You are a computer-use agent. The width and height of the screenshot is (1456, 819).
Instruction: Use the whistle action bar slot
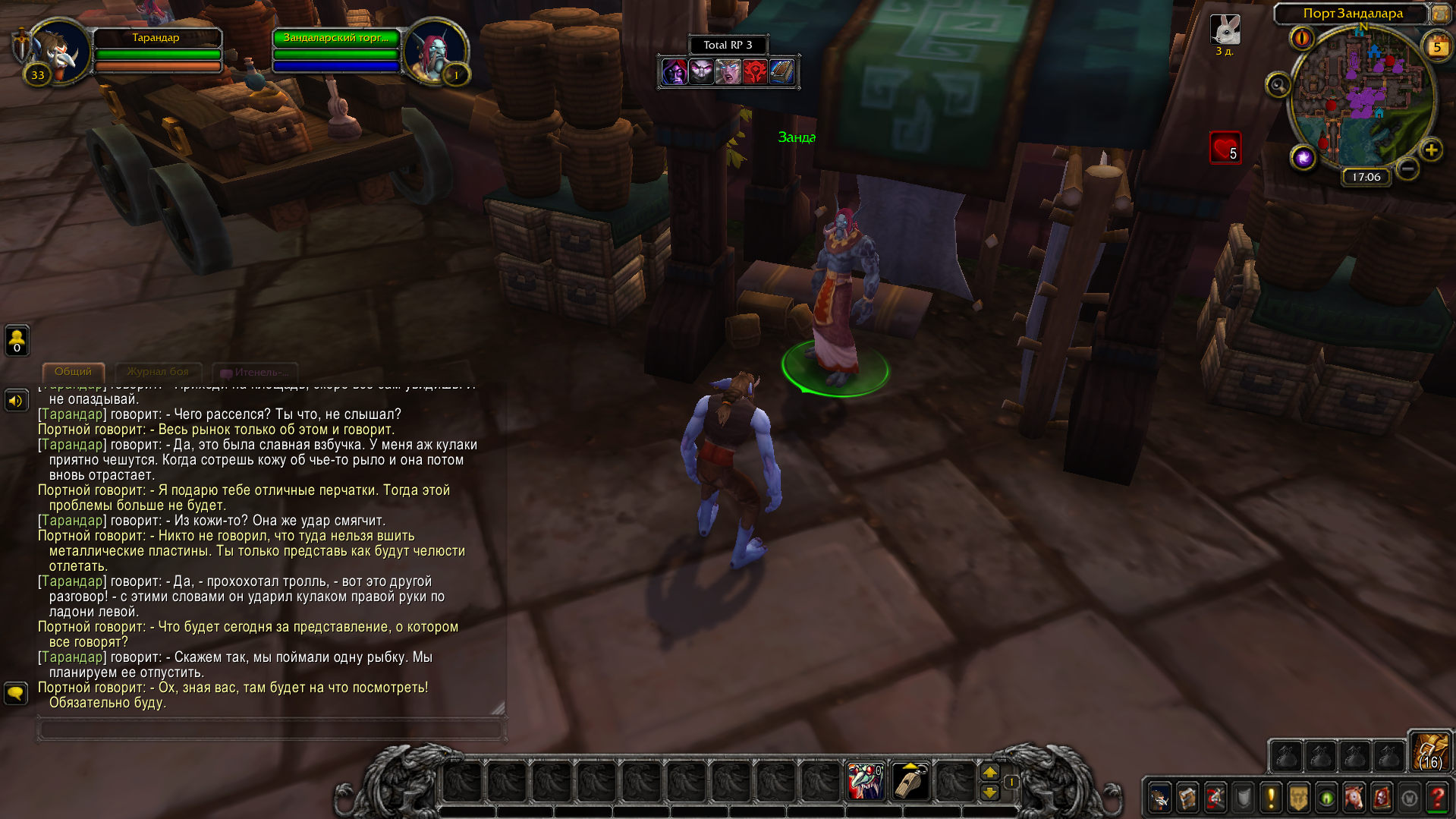pos(910,781)
